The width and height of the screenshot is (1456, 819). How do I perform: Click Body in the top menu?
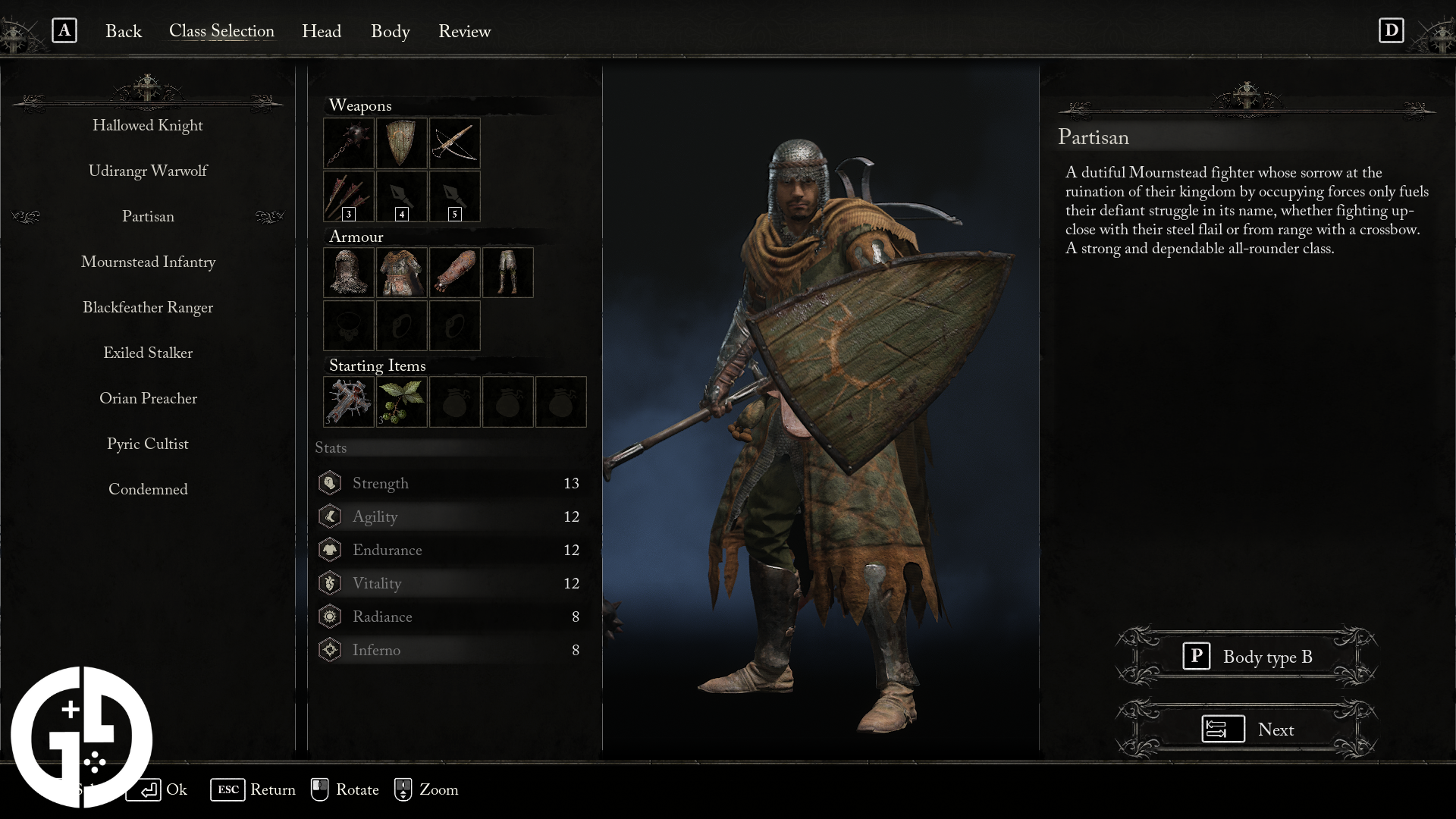pyautogui.click(x=390, y=32)
